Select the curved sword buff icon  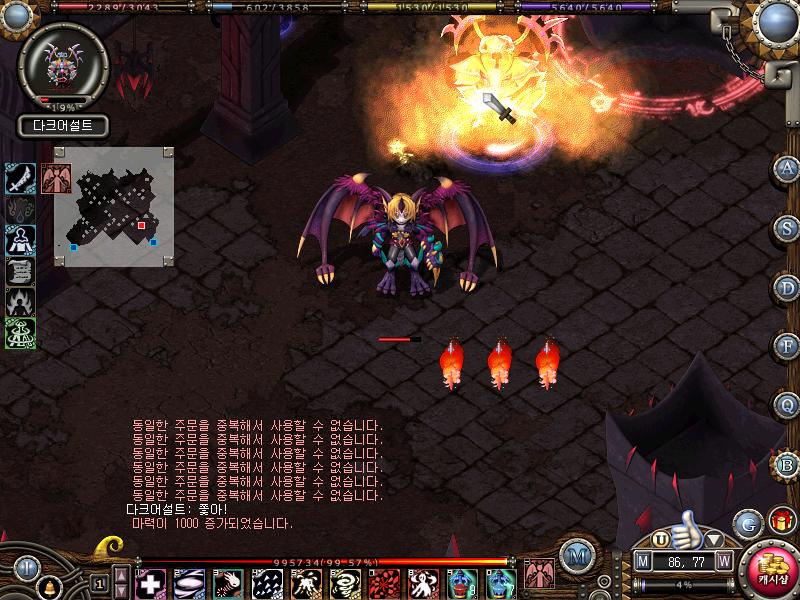tap(21, 177)
